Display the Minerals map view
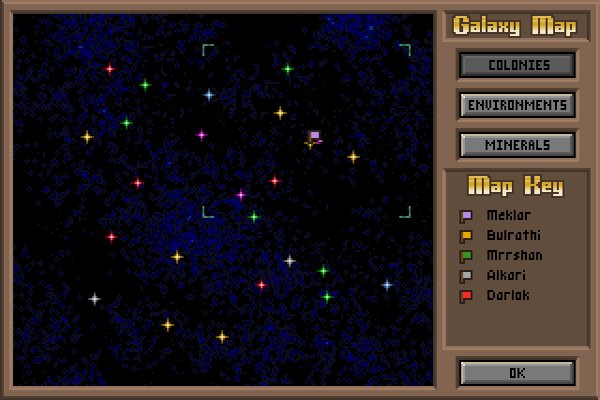Image resolution: width=600 pixels, height=400 pixels. point(517,145)
